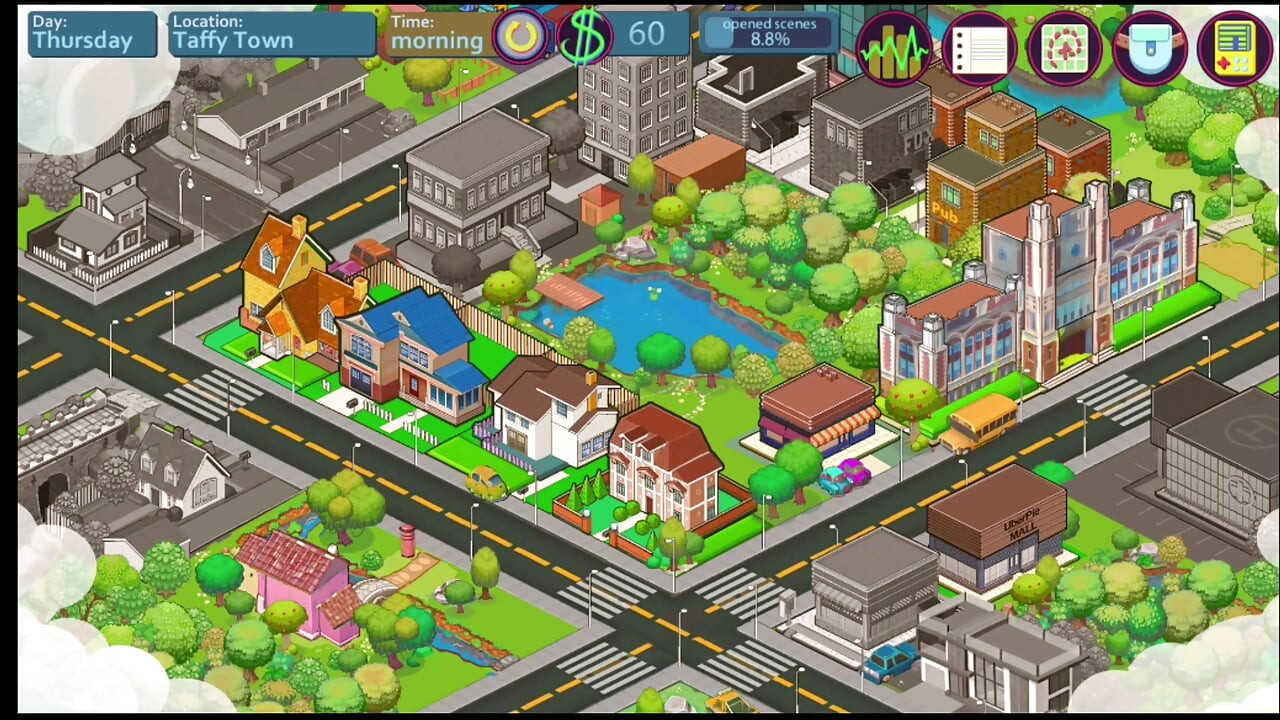
Task: Open the stats chart panel
Action: coord(893,48)
